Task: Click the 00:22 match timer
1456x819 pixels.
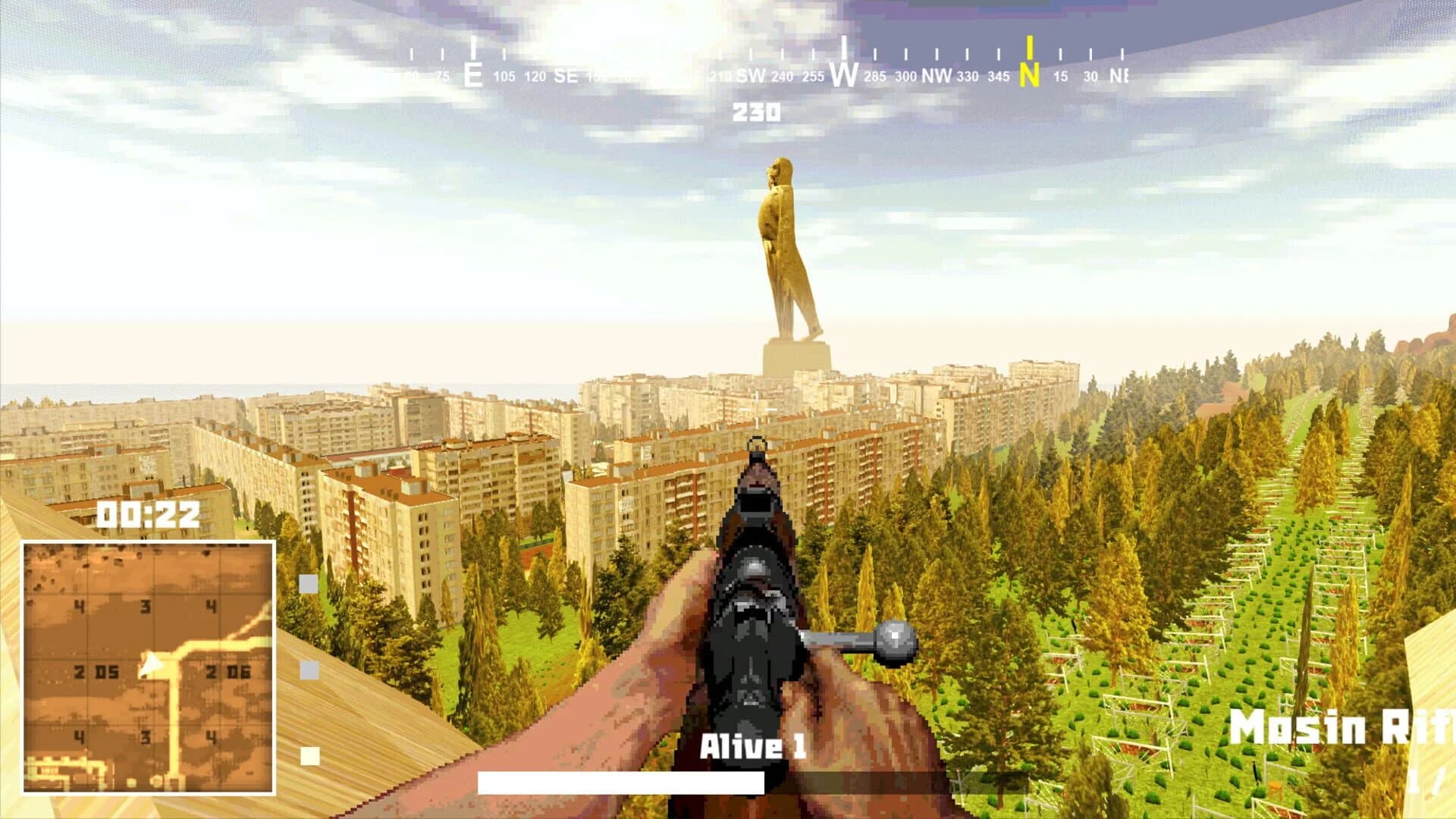Action: click(x=147, y=514)
